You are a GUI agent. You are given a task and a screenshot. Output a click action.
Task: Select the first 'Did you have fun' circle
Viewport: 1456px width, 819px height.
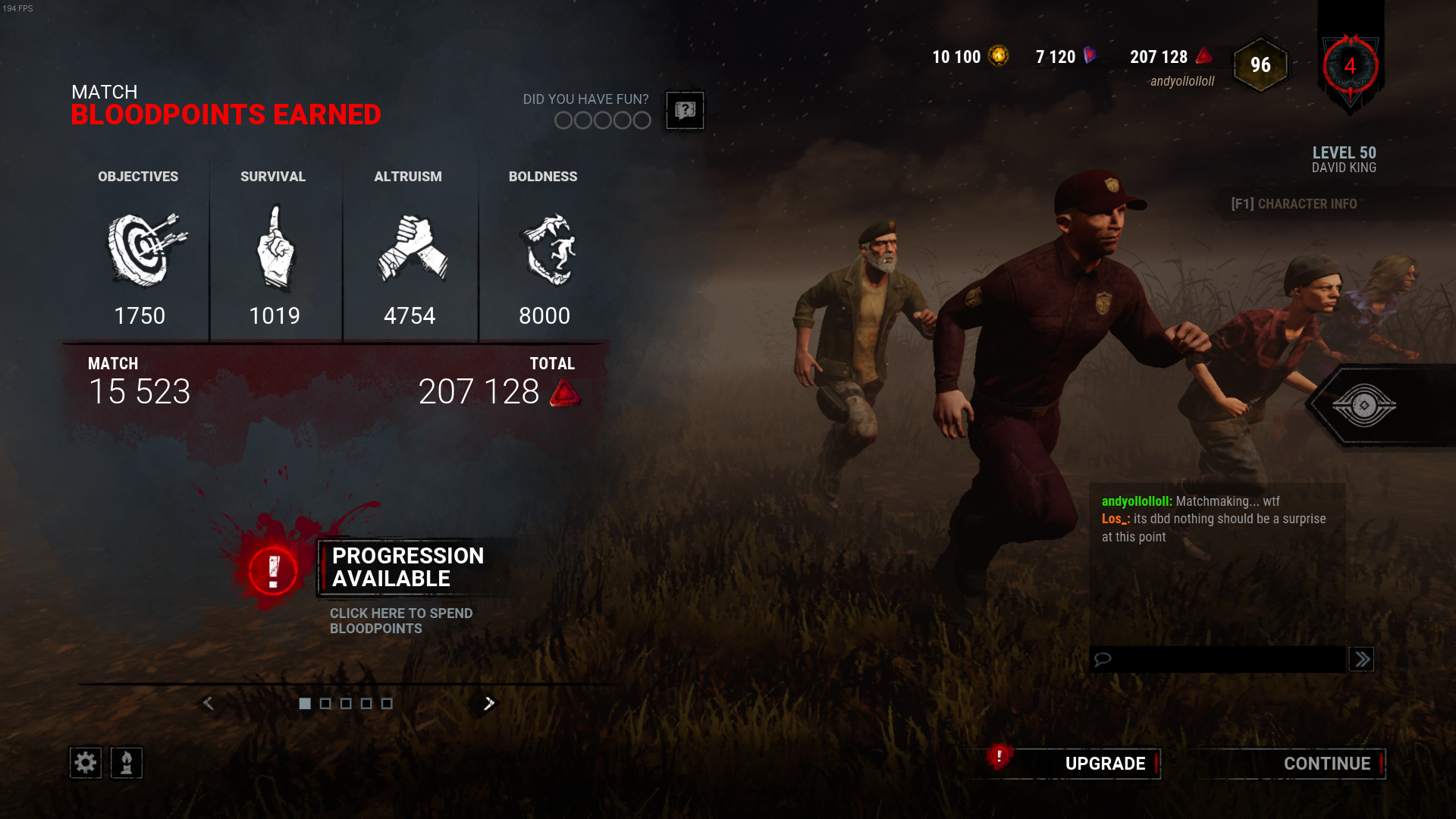[x=564, y=120]
